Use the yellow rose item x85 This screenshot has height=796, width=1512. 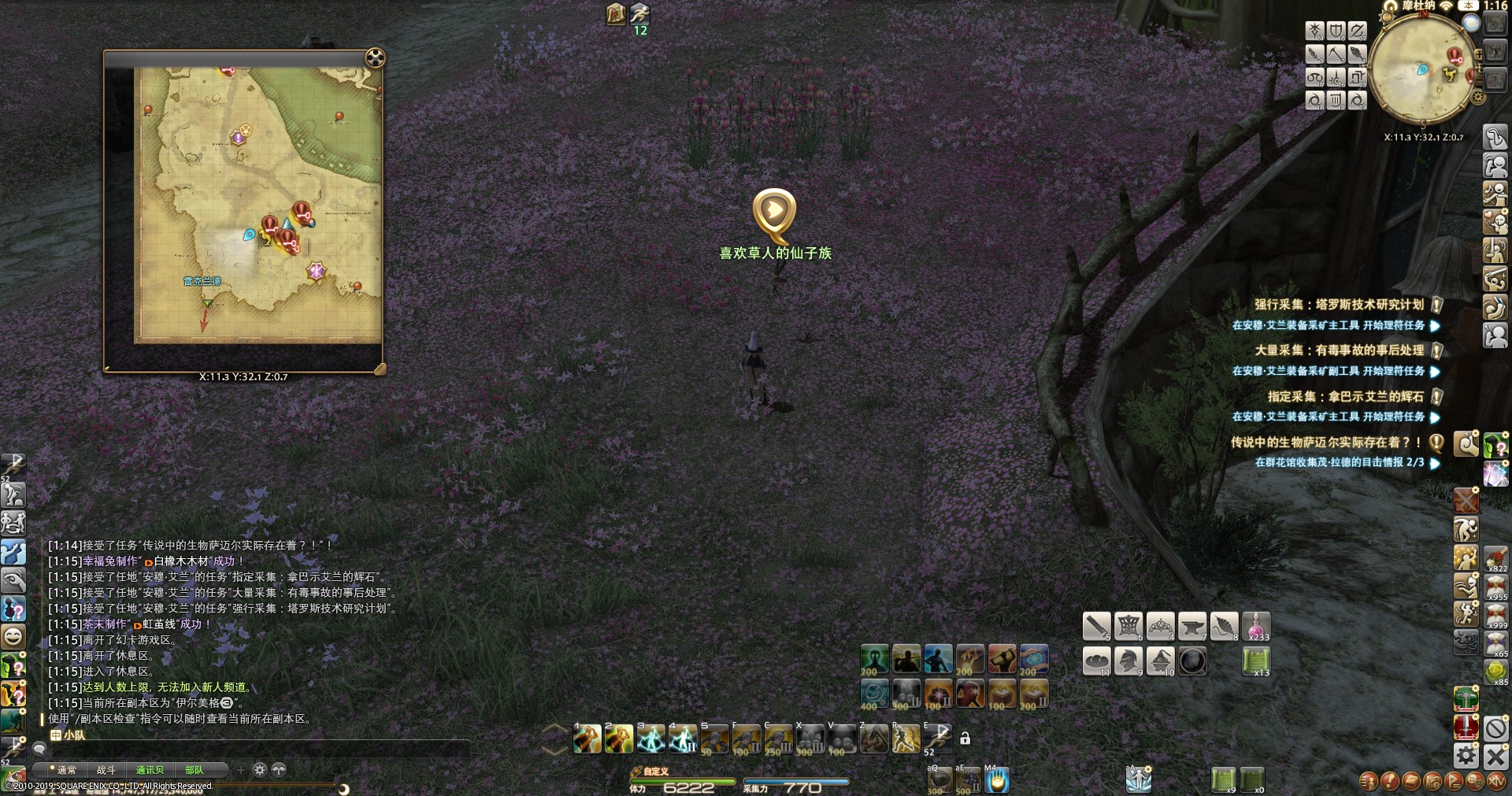pyautogui.click(x=1495, y=672)
